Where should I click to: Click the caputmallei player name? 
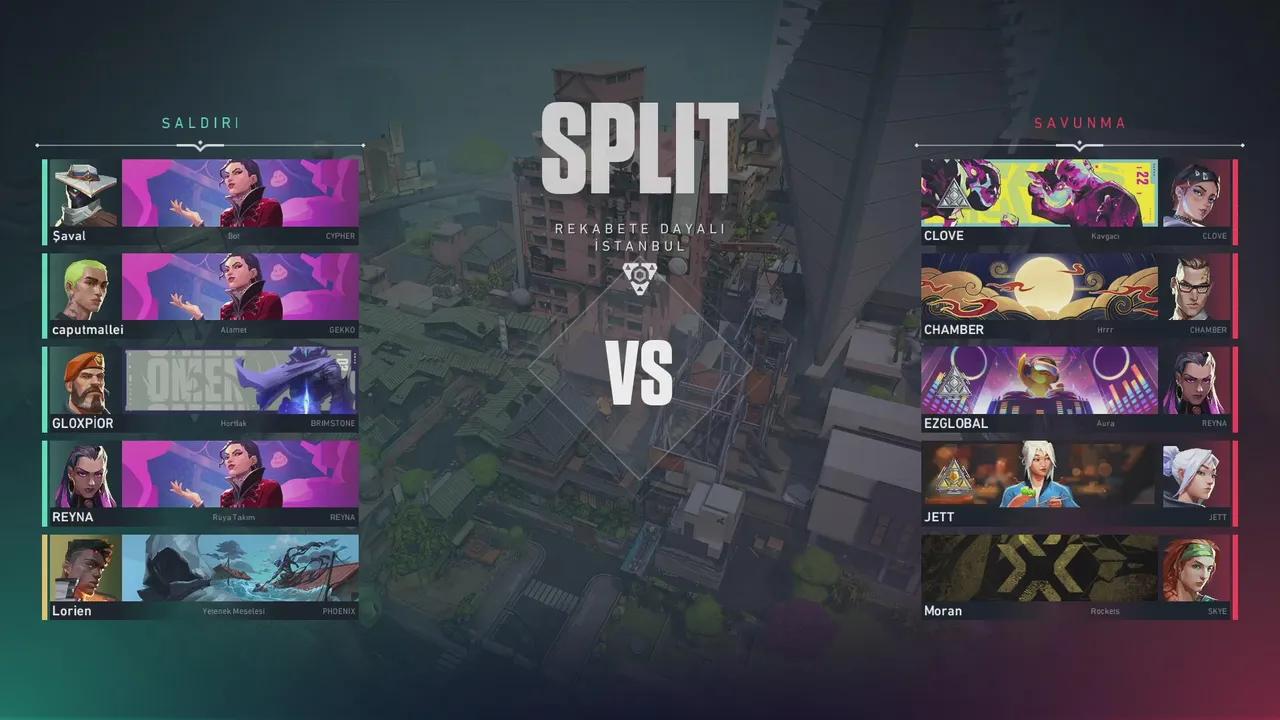point(90,329)
